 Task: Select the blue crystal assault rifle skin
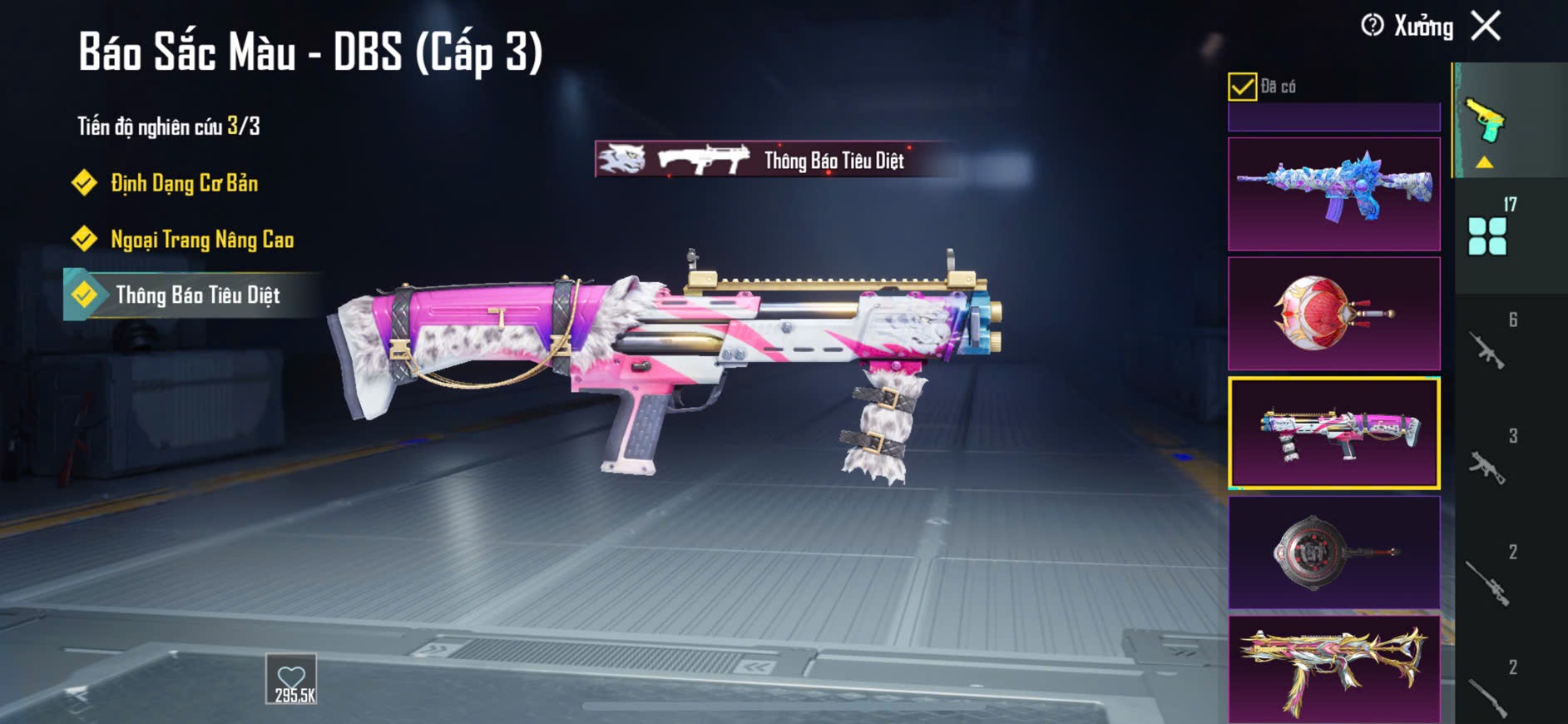pyautogui.click(x=1333, y=194)
